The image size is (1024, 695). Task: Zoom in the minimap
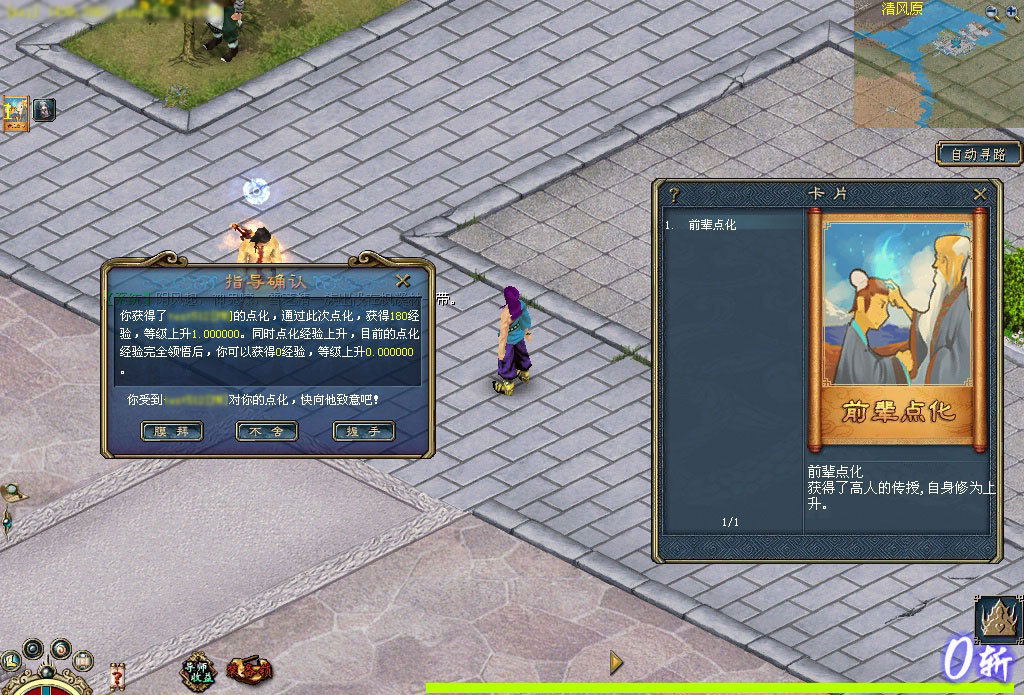coord(1012,12)
